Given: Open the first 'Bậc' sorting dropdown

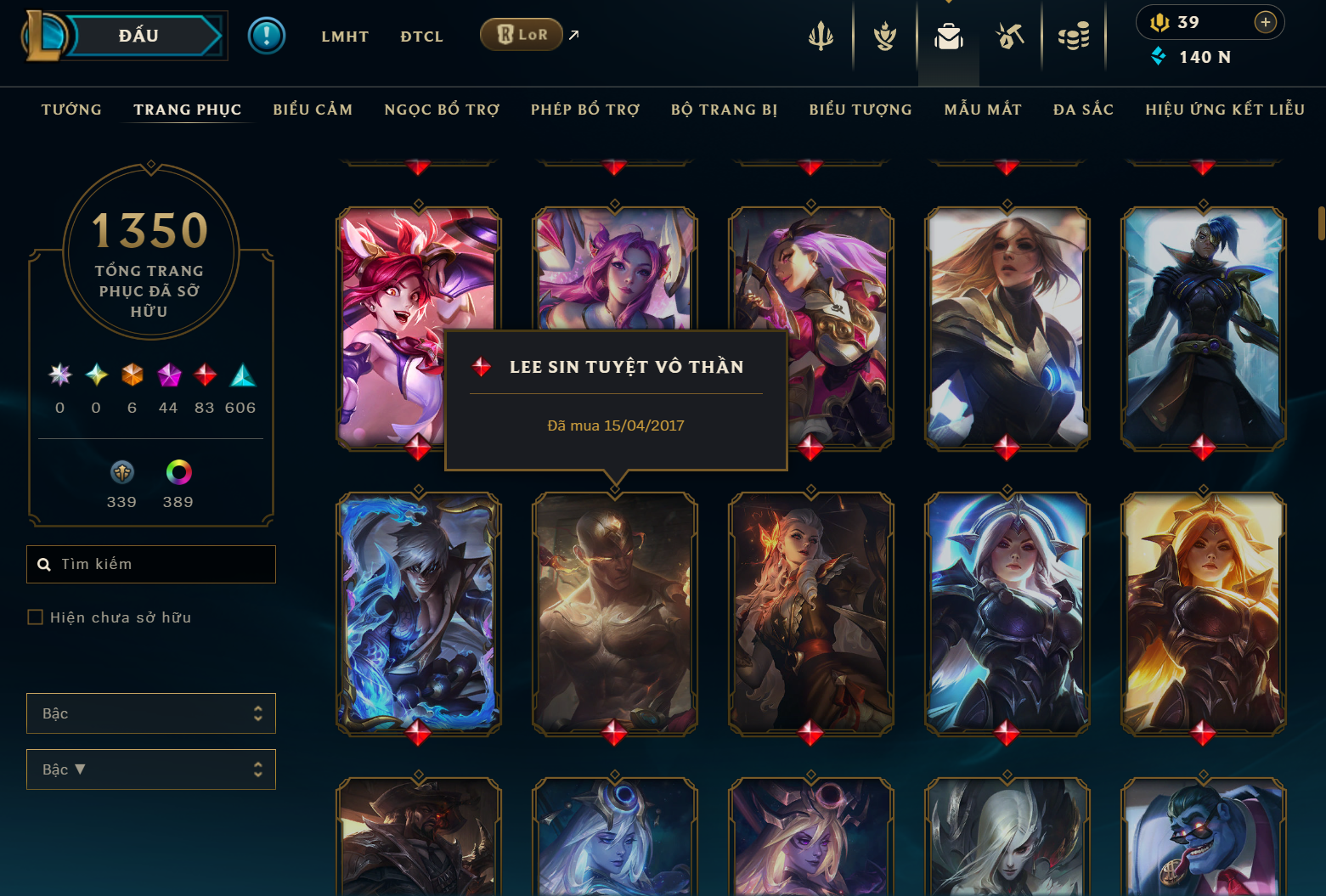Looking at the screenshot, I should [x=150, y=713].
